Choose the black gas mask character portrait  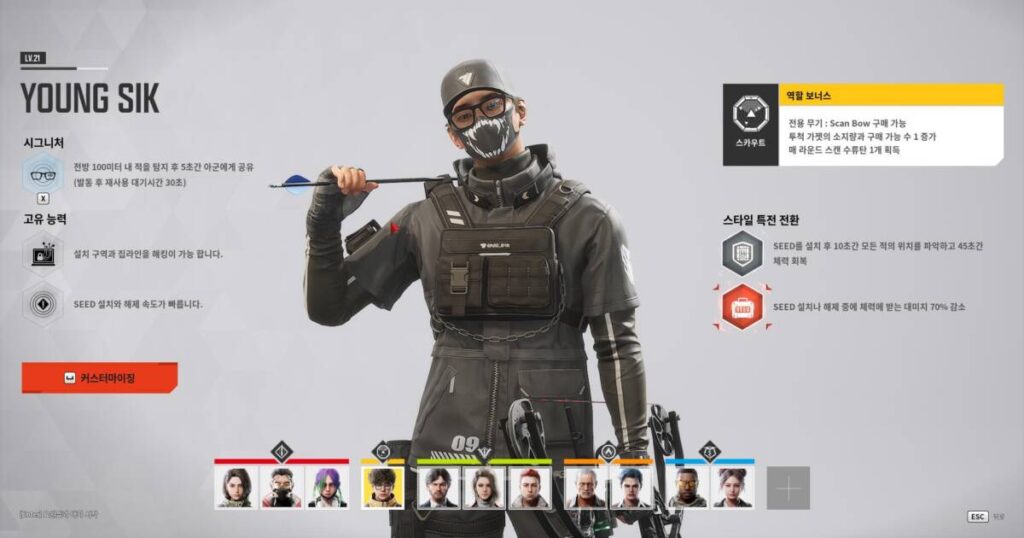tap(281, 488)
